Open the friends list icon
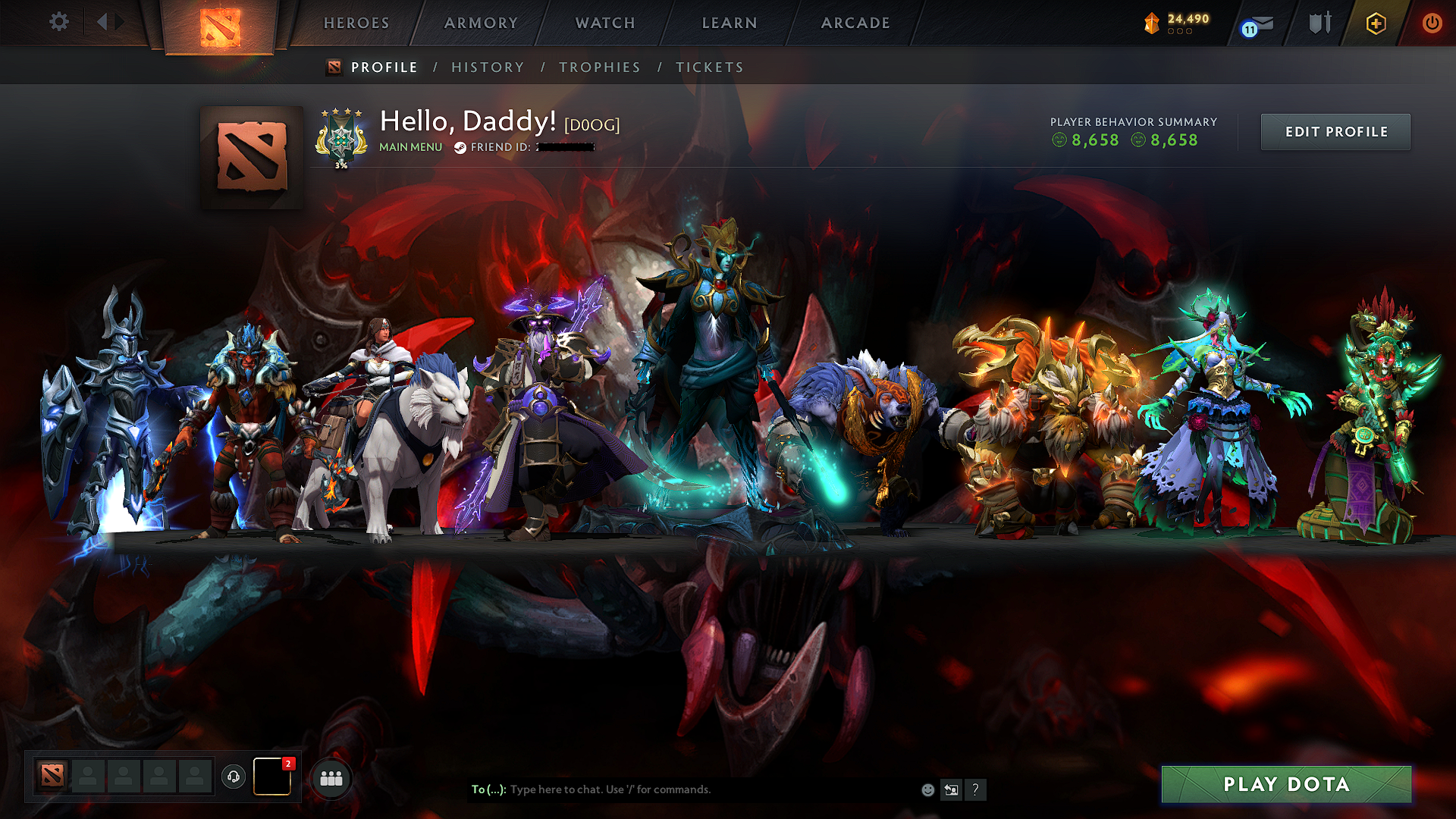1456x819 pixels. [331, 777]
